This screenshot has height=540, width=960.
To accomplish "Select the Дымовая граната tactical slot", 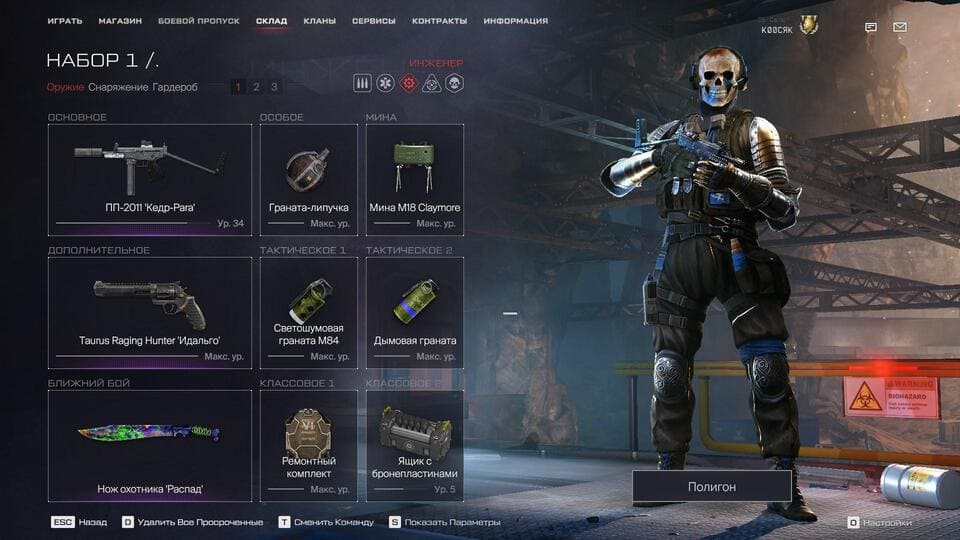I will click(414, 310).
